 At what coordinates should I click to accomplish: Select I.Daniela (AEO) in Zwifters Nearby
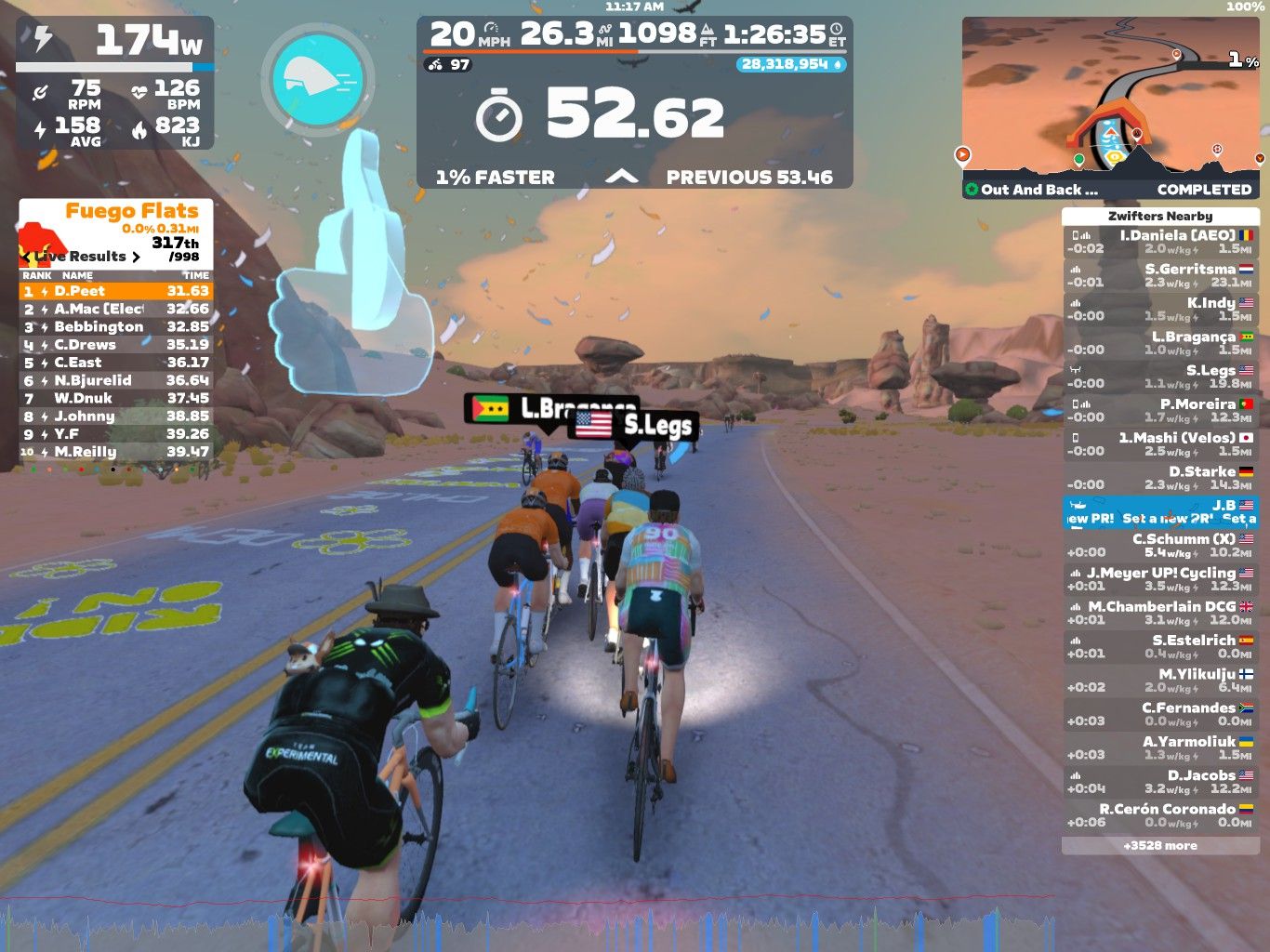1160,242
